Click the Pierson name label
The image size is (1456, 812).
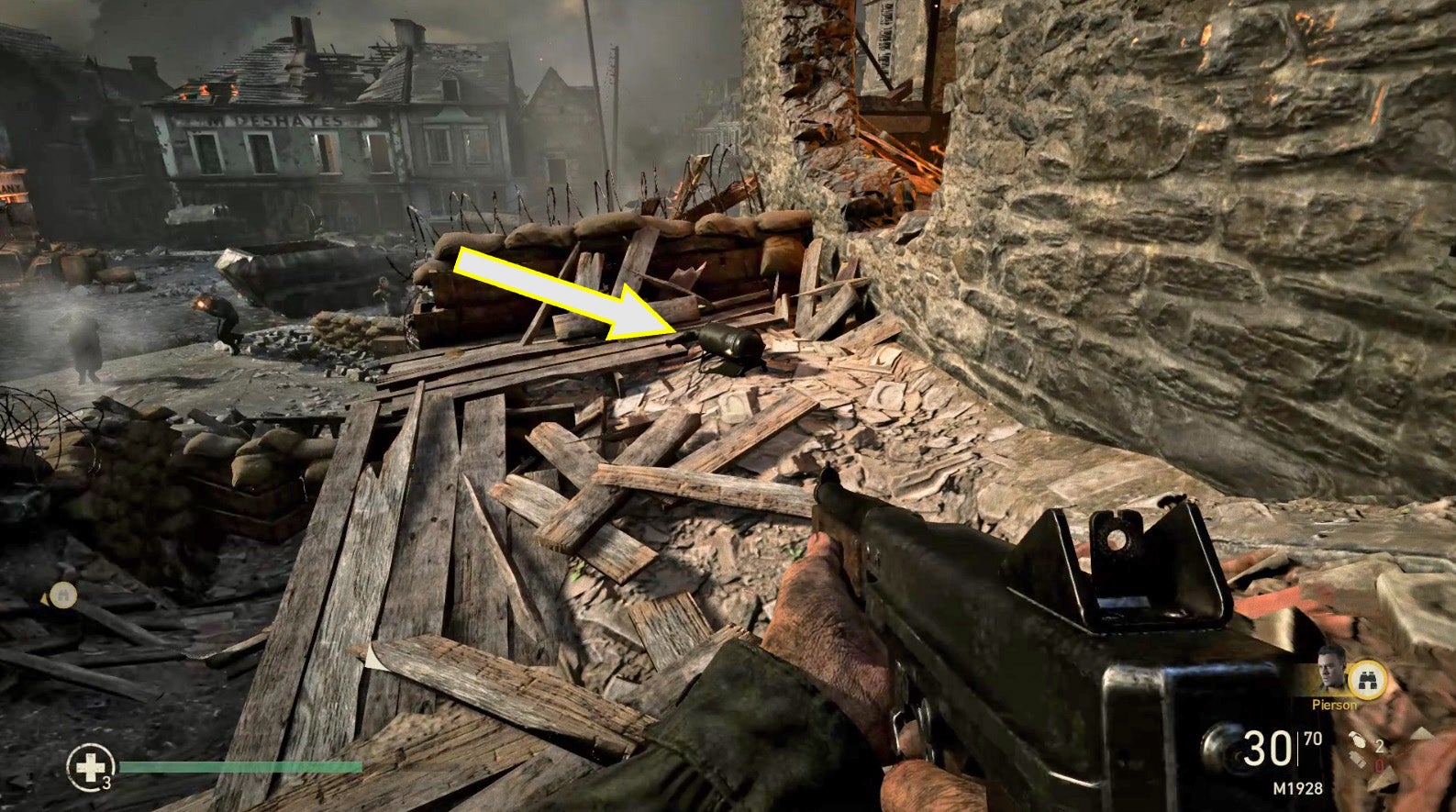1335,705
